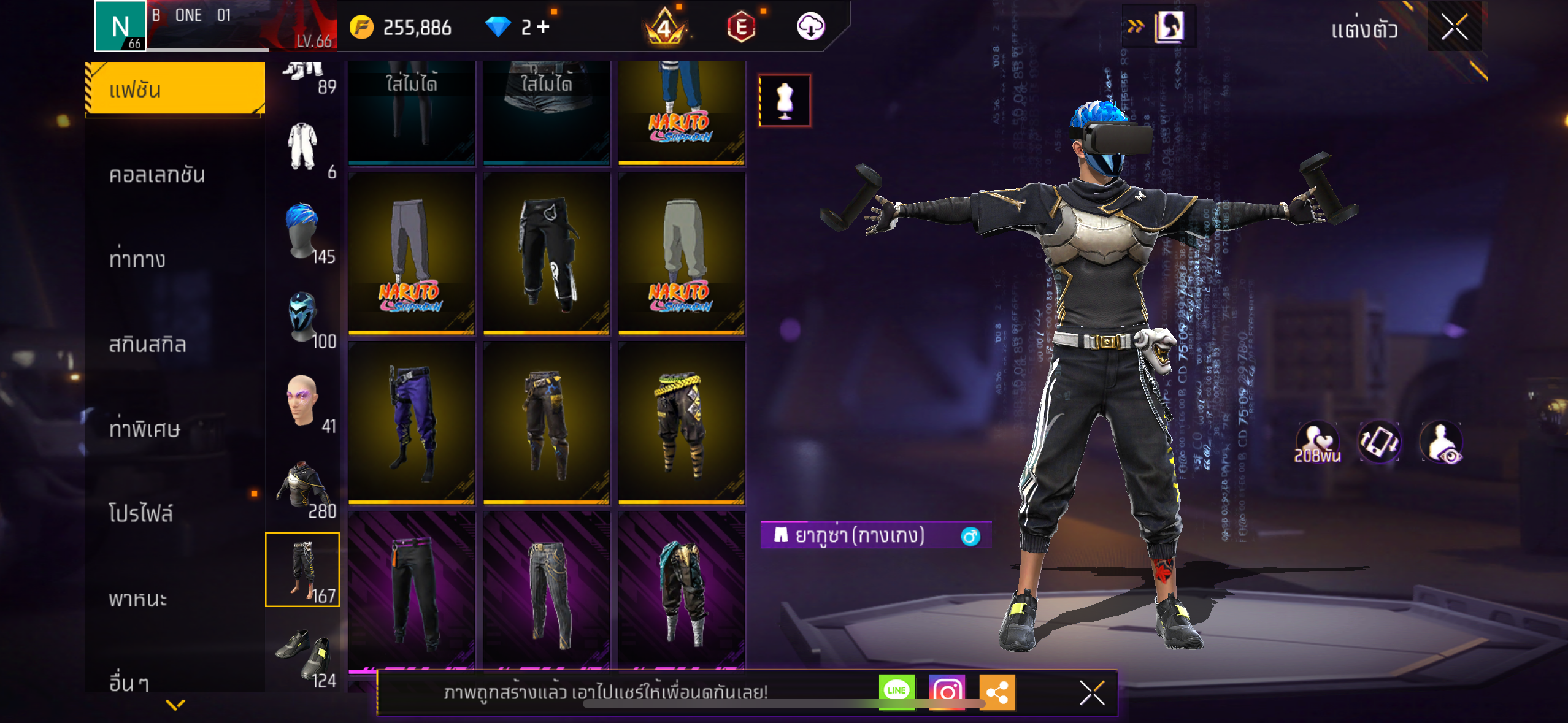Open the พาหนะ vehicles tab
This screenshot has width=1568, height=723.
pyautogui.click(x=138, y=599)
